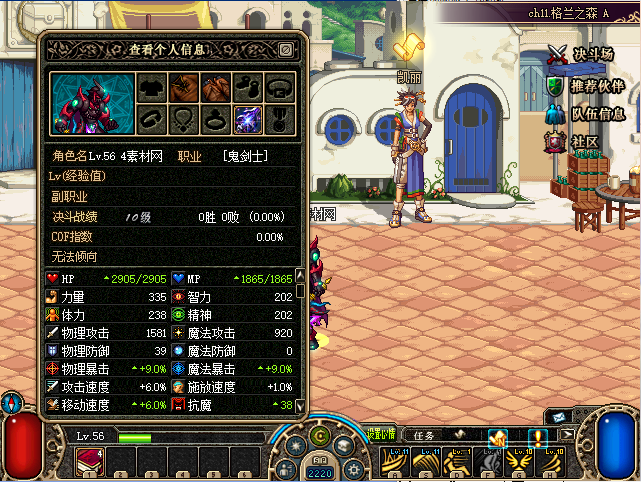
Task: Open the 任务 quest panel
Action: point(424,435)
